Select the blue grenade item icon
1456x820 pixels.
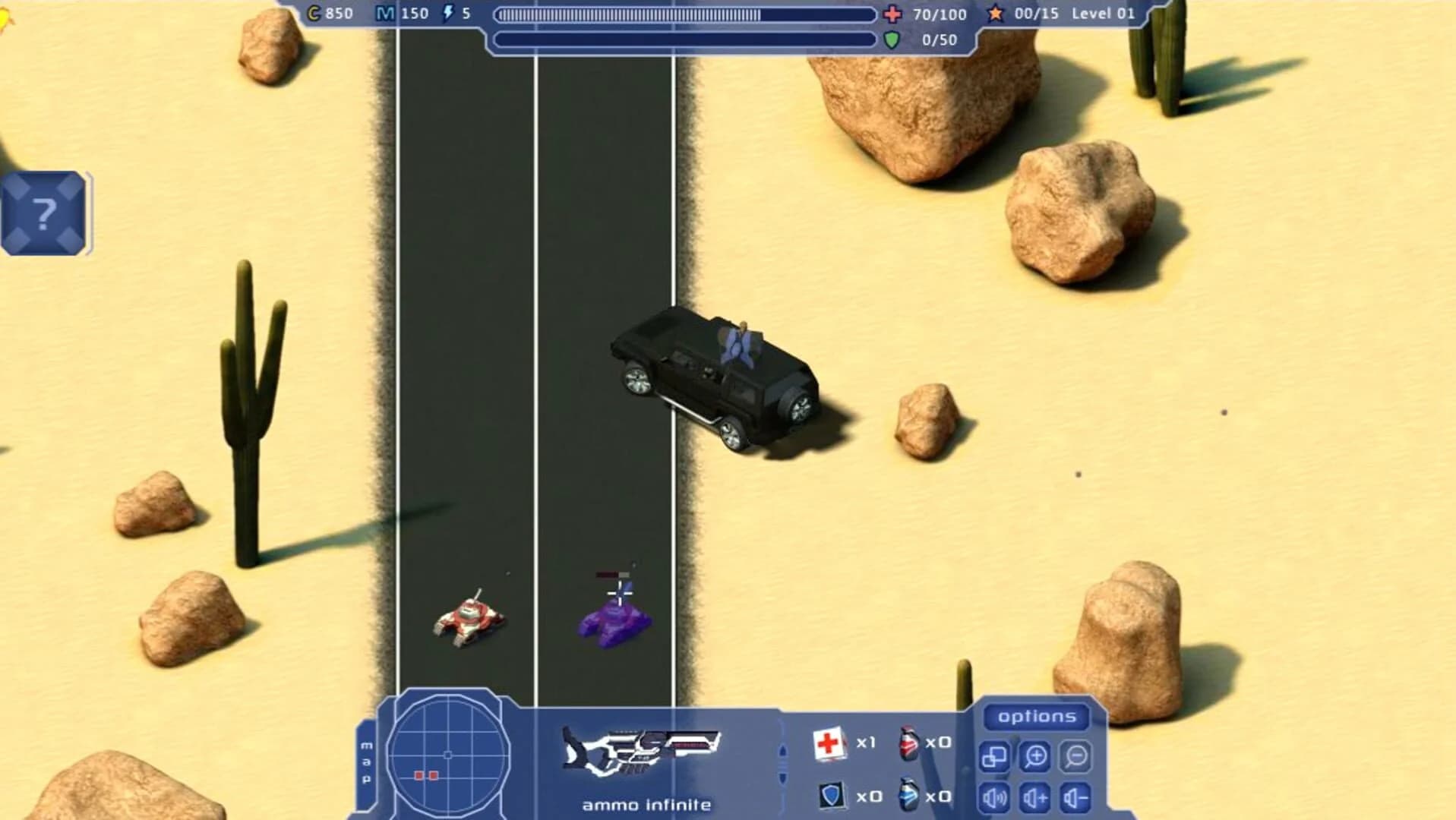pos(908,796)
